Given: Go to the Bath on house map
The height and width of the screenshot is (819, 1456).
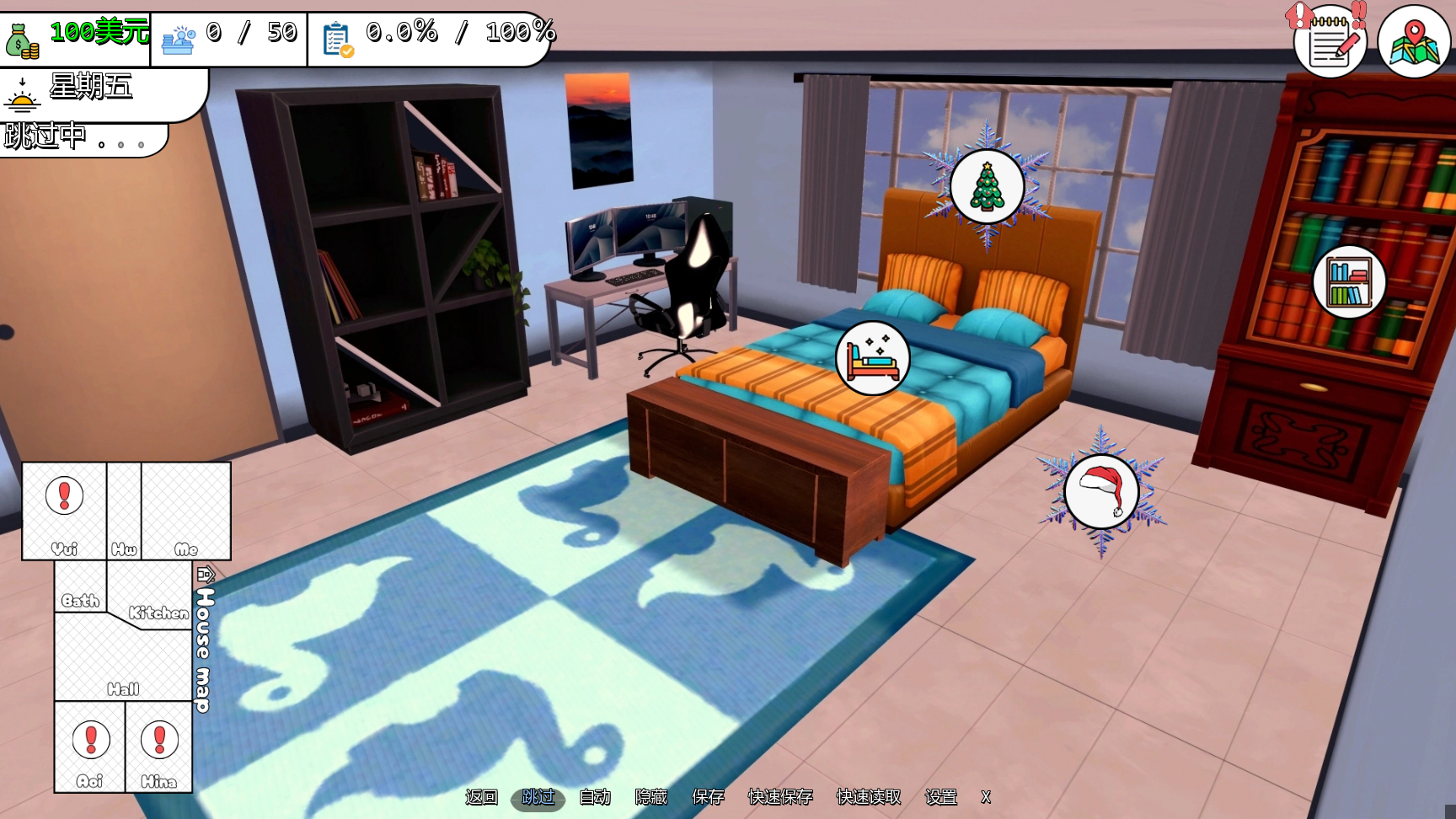Looking at the screenshot, I should click(x=80, y=587).
